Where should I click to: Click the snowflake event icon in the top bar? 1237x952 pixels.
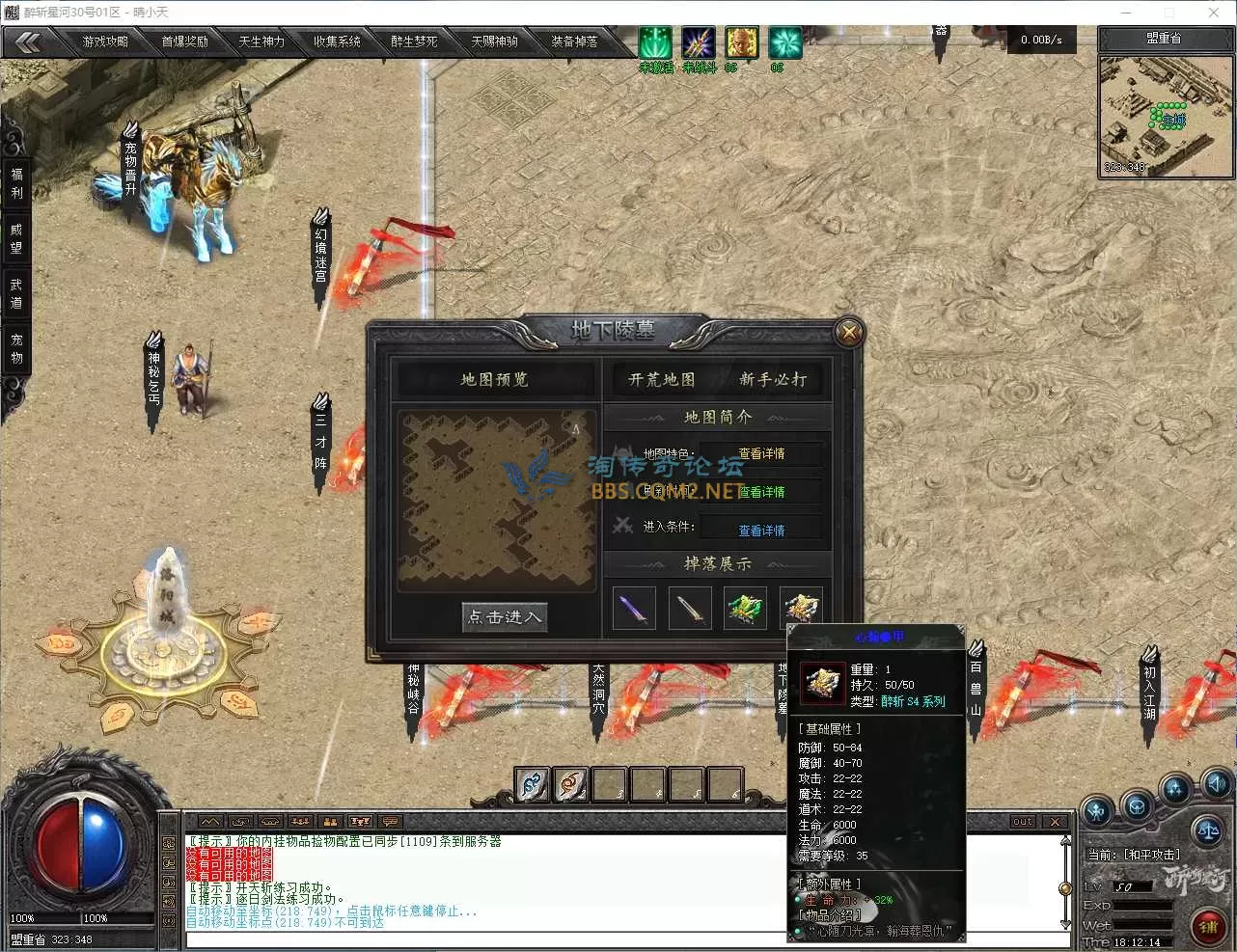pos(785,41)
